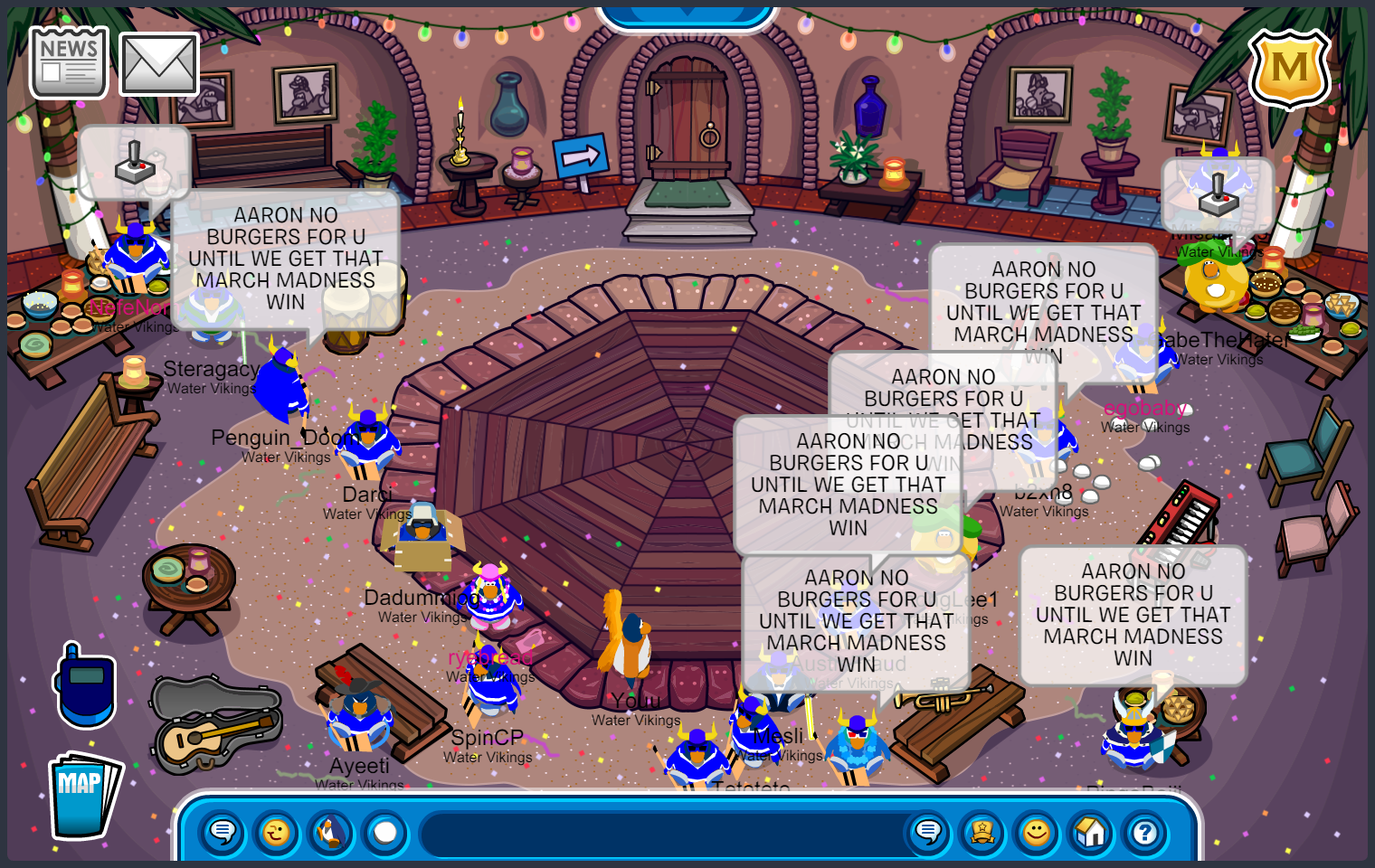
Task: Open the News newspaper
Action: click(x=69, y=62)
